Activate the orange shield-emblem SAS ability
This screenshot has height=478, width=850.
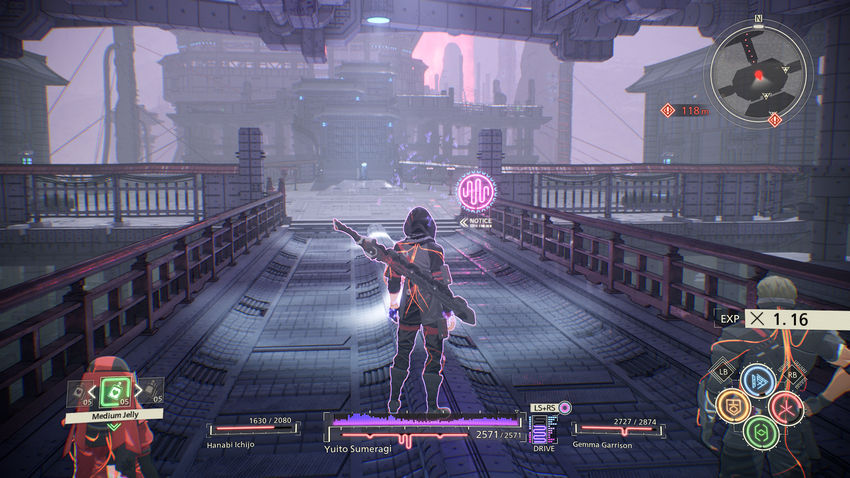pyautogui.click(x=733, y=406)
